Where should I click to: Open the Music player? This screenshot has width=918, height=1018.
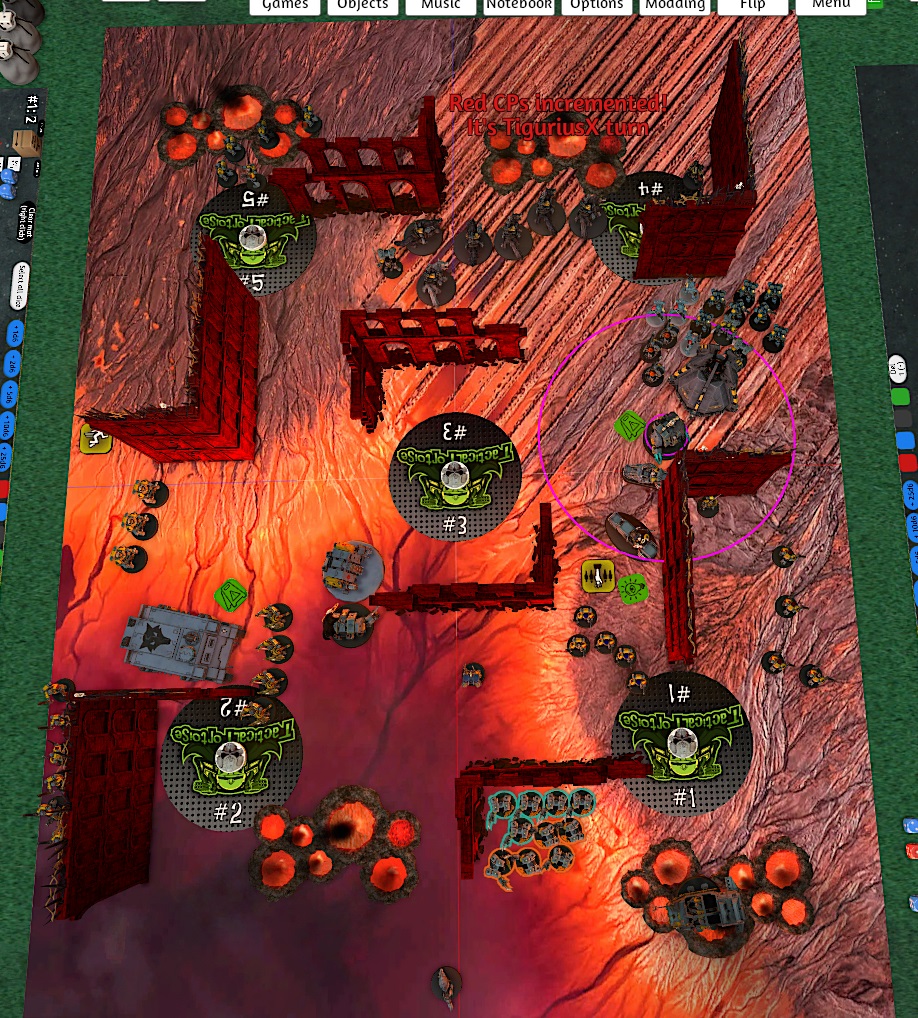pyautogui.click(x=440, y=5)
